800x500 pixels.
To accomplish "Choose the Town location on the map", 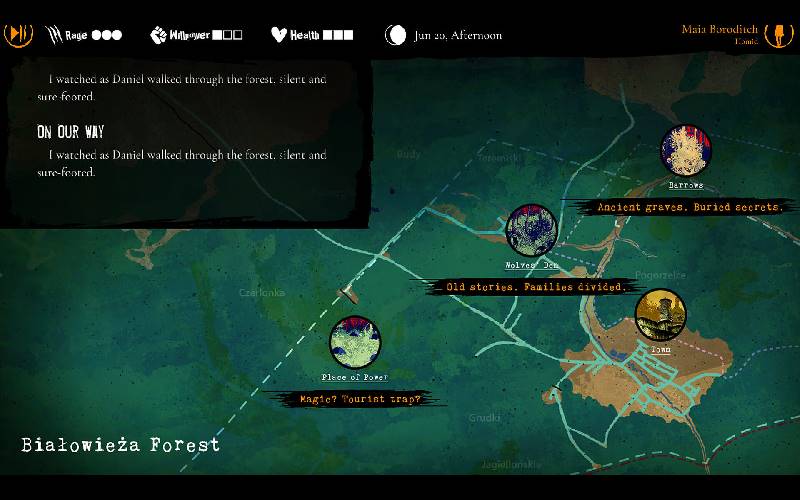I will [x=660, y=315].
